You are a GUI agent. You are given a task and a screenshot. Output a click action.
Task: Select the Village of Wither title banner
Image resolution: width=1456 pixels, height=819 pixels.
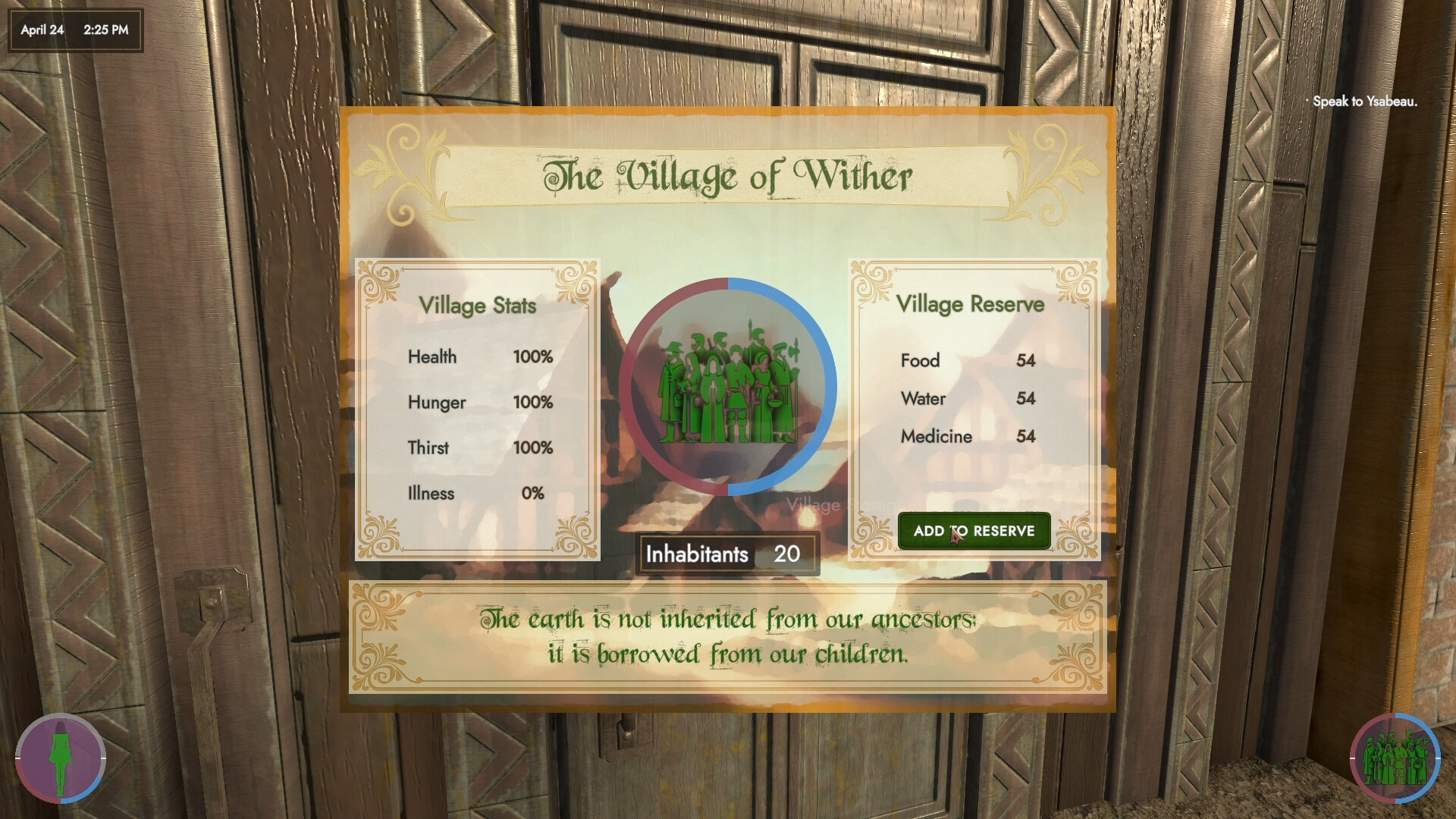pos(726,174)
